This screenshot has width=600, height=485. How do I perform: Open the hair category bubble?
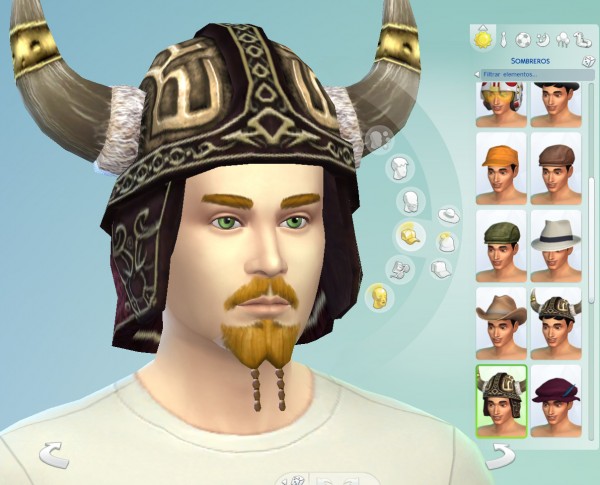(400, 167)
